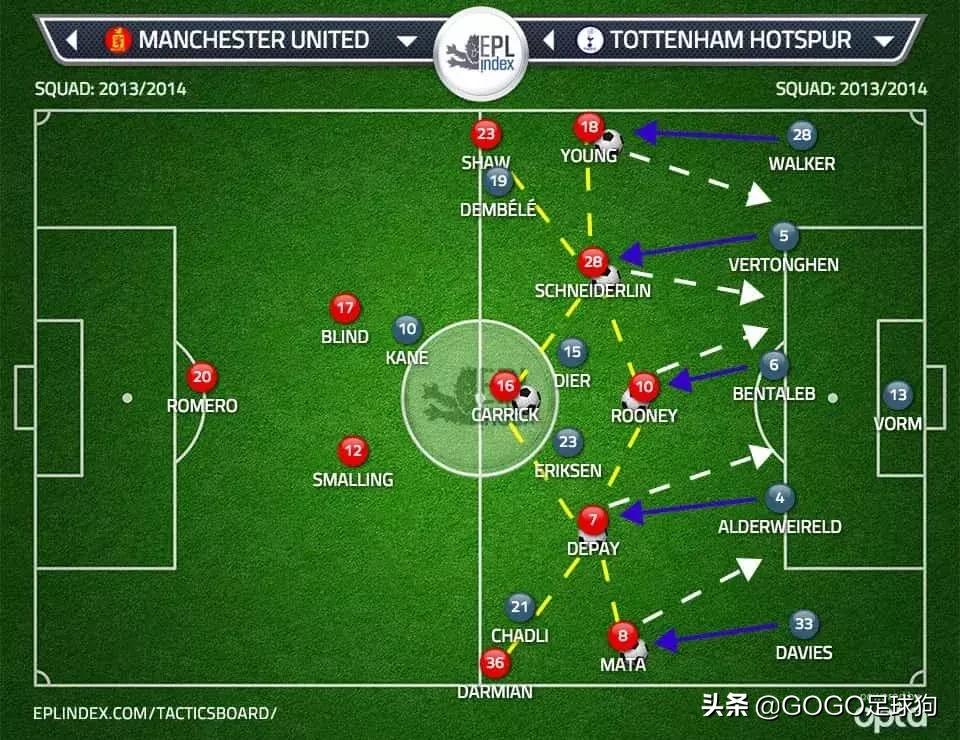960x740 pixels.
Task: Click the left arrow beside Manchester United
Action: (x=72, y=41)
